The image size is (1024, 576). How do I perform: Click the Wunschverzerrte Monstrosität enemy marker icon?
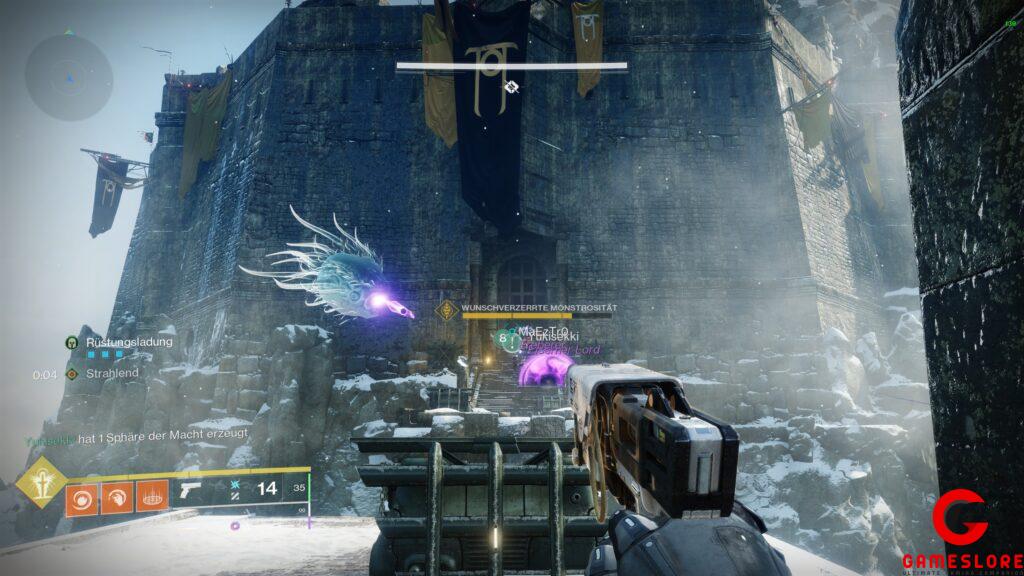tap(449, 309)
